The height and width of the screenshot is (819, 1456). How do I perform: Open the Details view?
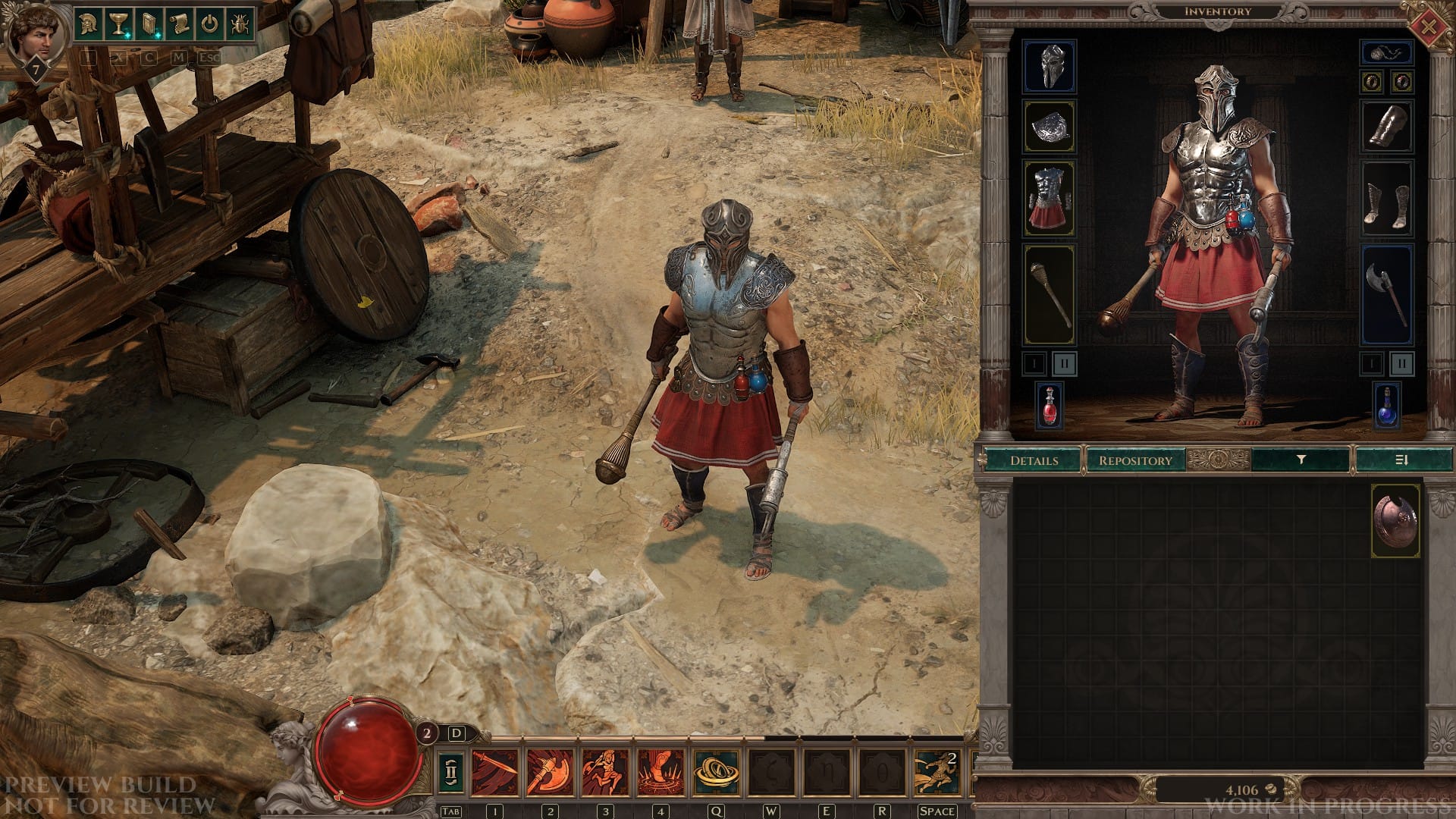point(1034,460)
